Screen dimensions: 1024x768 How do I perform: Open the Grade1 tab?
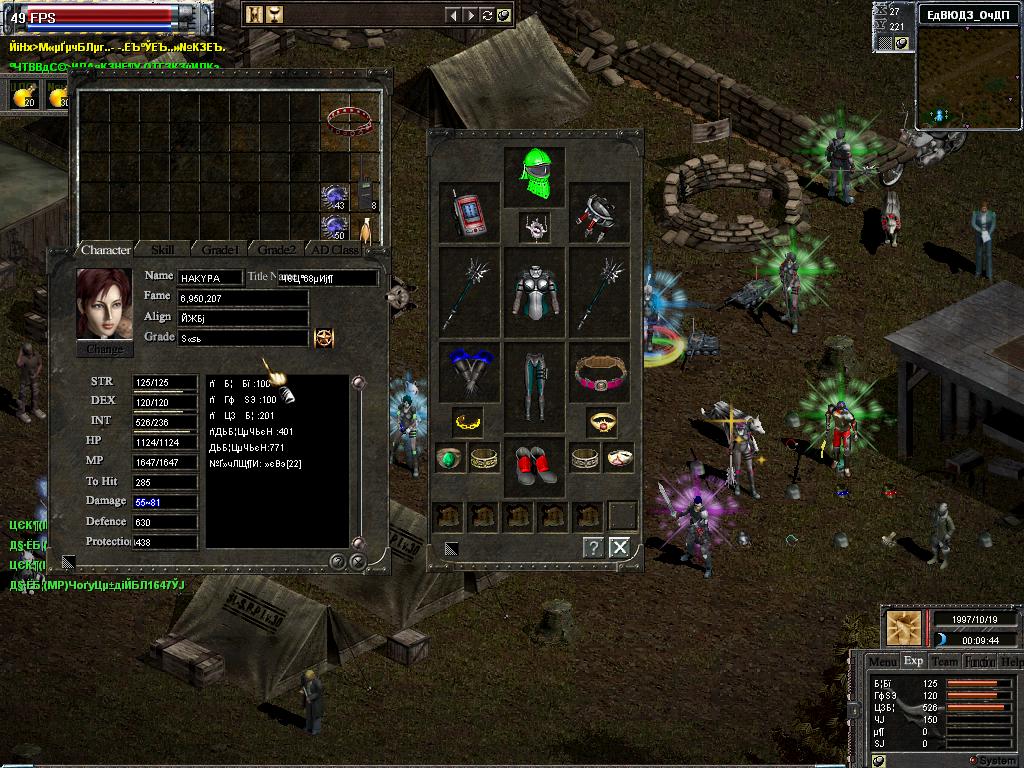(220, 249)
